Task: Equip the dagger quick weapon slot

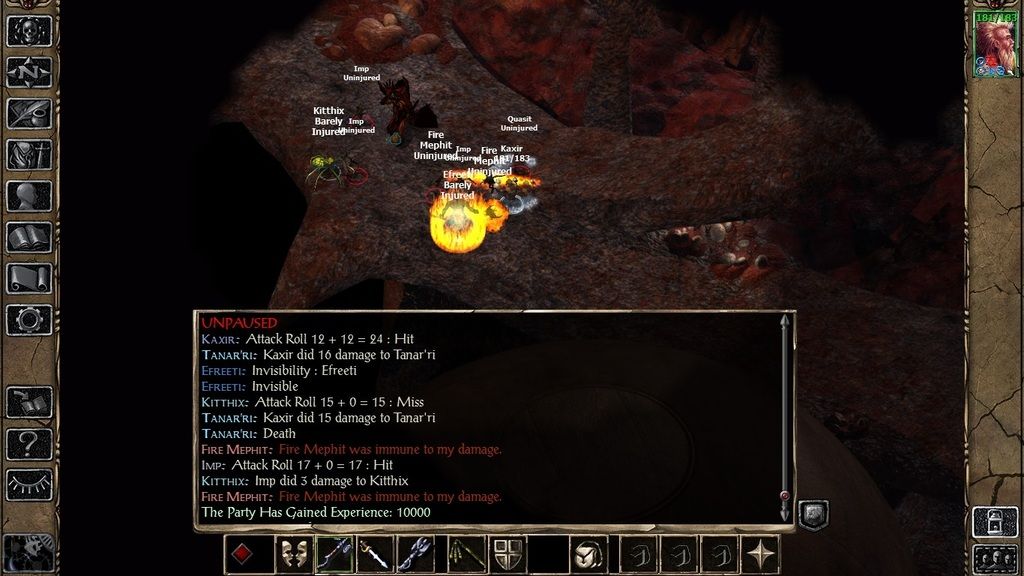Action: point(375,554)
